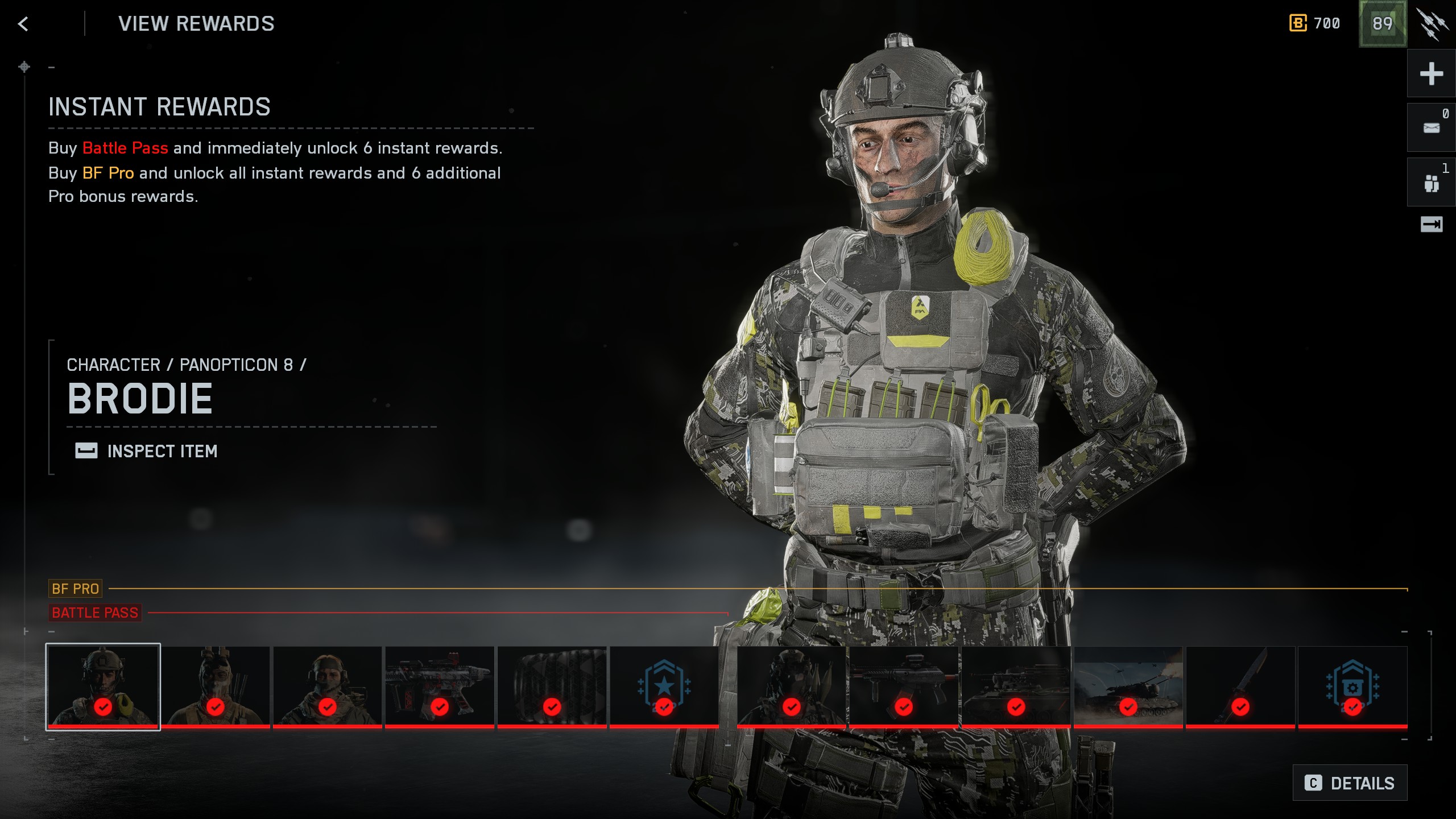Open the mail inbox envelope icon

coord(1431,128)
